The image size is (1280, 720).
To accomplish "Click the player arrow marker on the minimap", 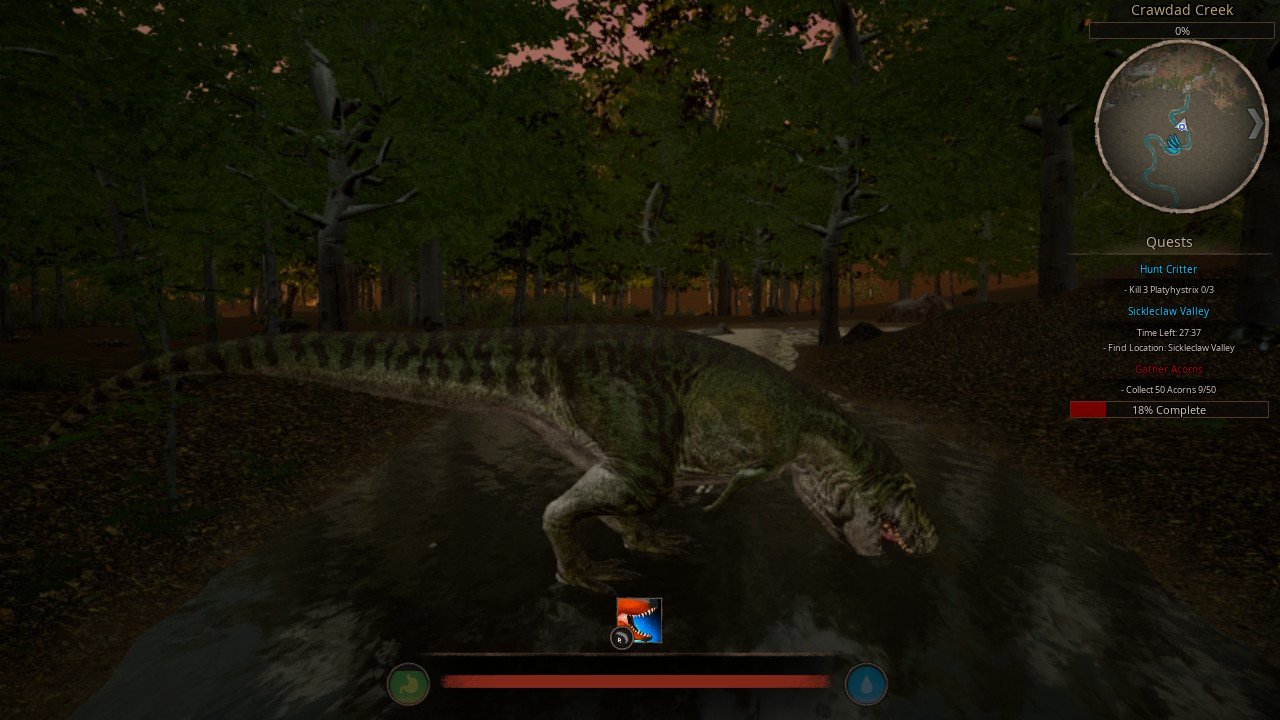I will point(1182,124).
